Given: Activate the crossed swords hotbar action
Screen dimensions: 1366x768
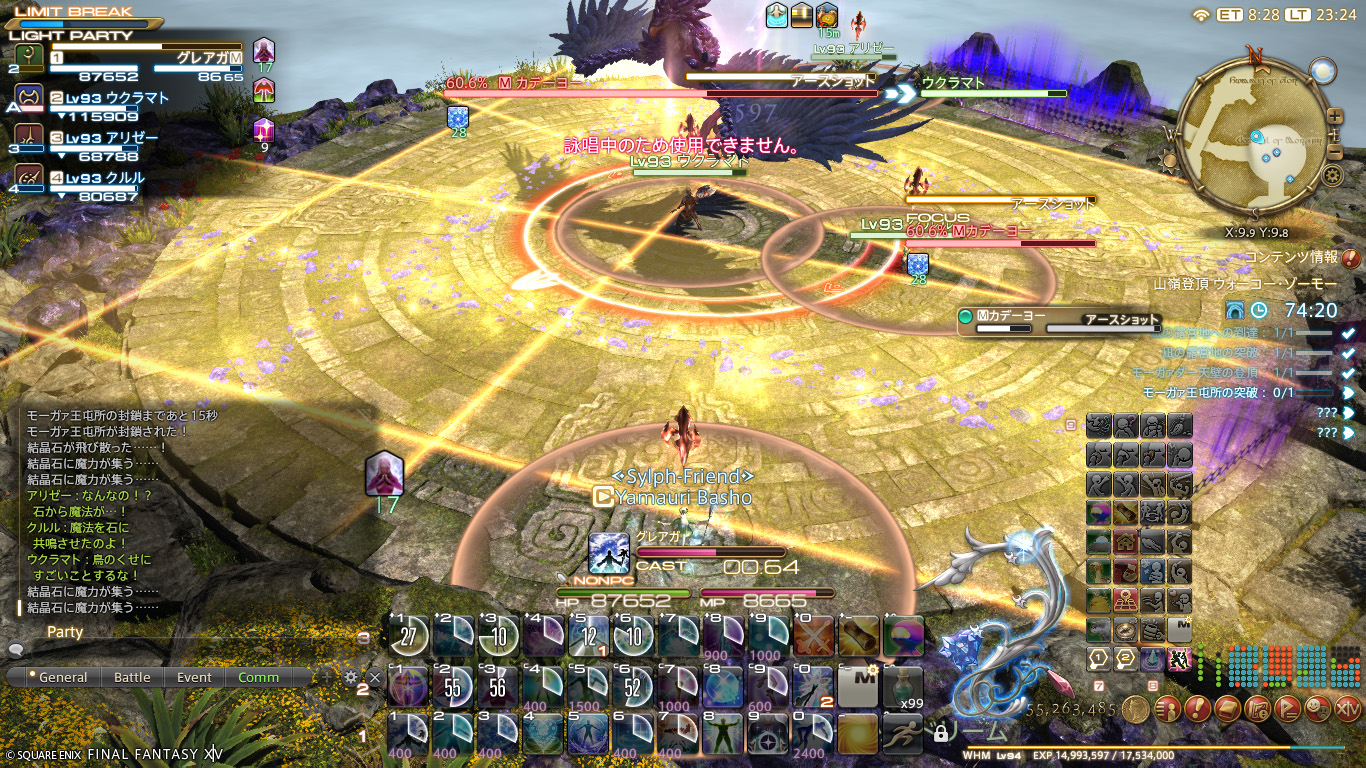Looking at the screenshot, I should pos(818,636).
